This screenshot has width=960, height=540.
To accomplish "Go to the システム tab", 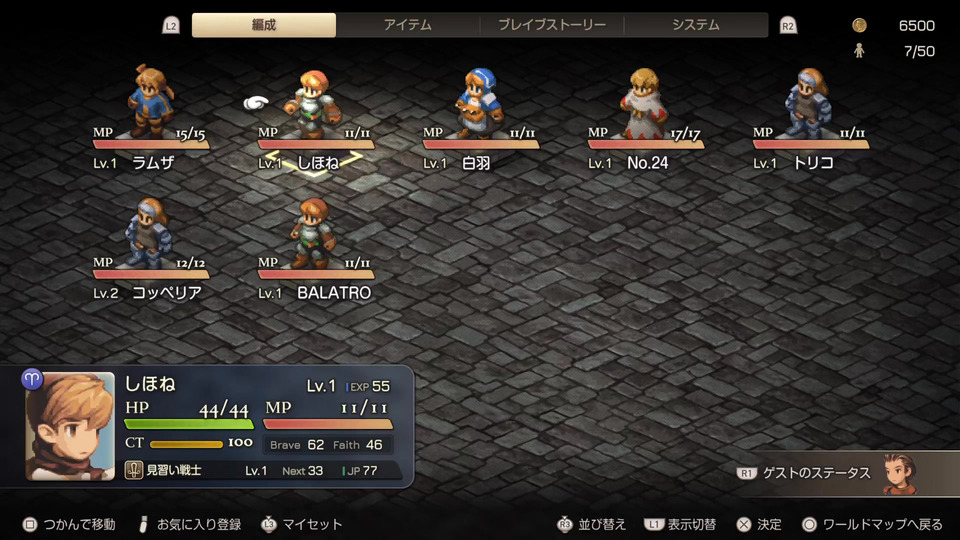I will click(x=695, y=25).
